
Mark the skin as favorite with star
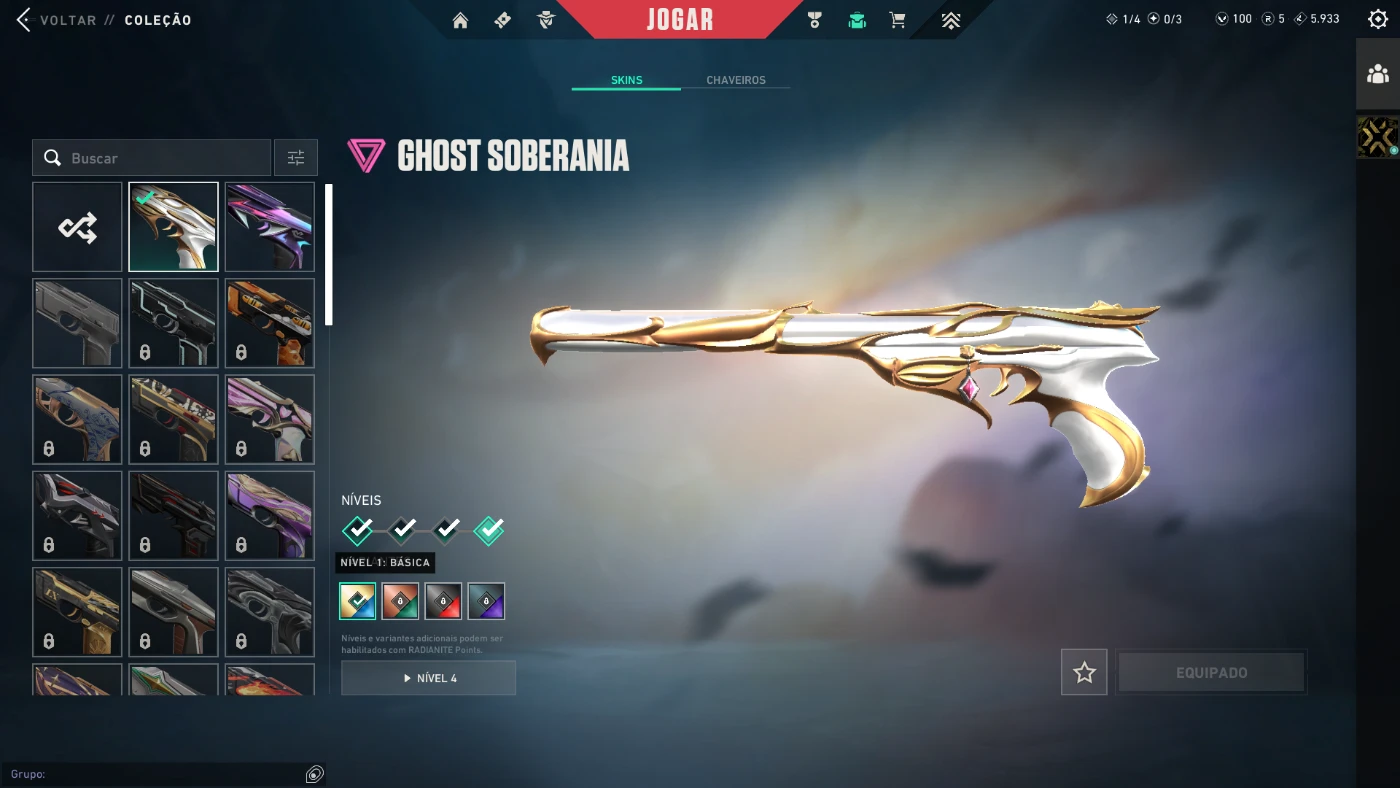tap(1084, 673)
